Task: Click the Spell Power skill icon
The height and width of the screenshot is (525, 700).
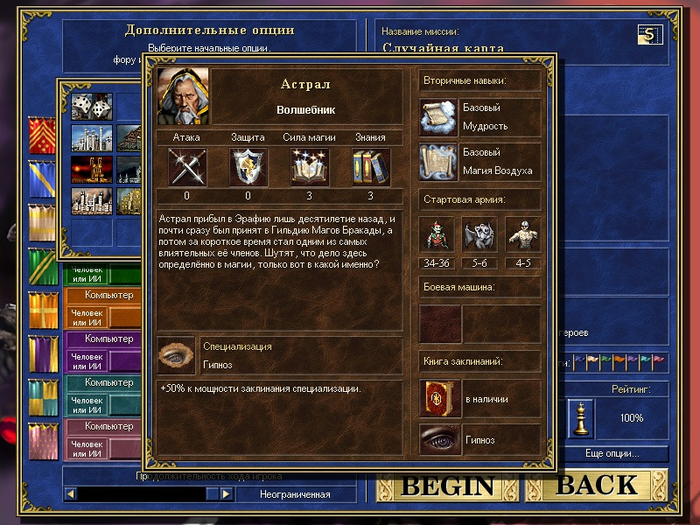Action: pos(309,165)
